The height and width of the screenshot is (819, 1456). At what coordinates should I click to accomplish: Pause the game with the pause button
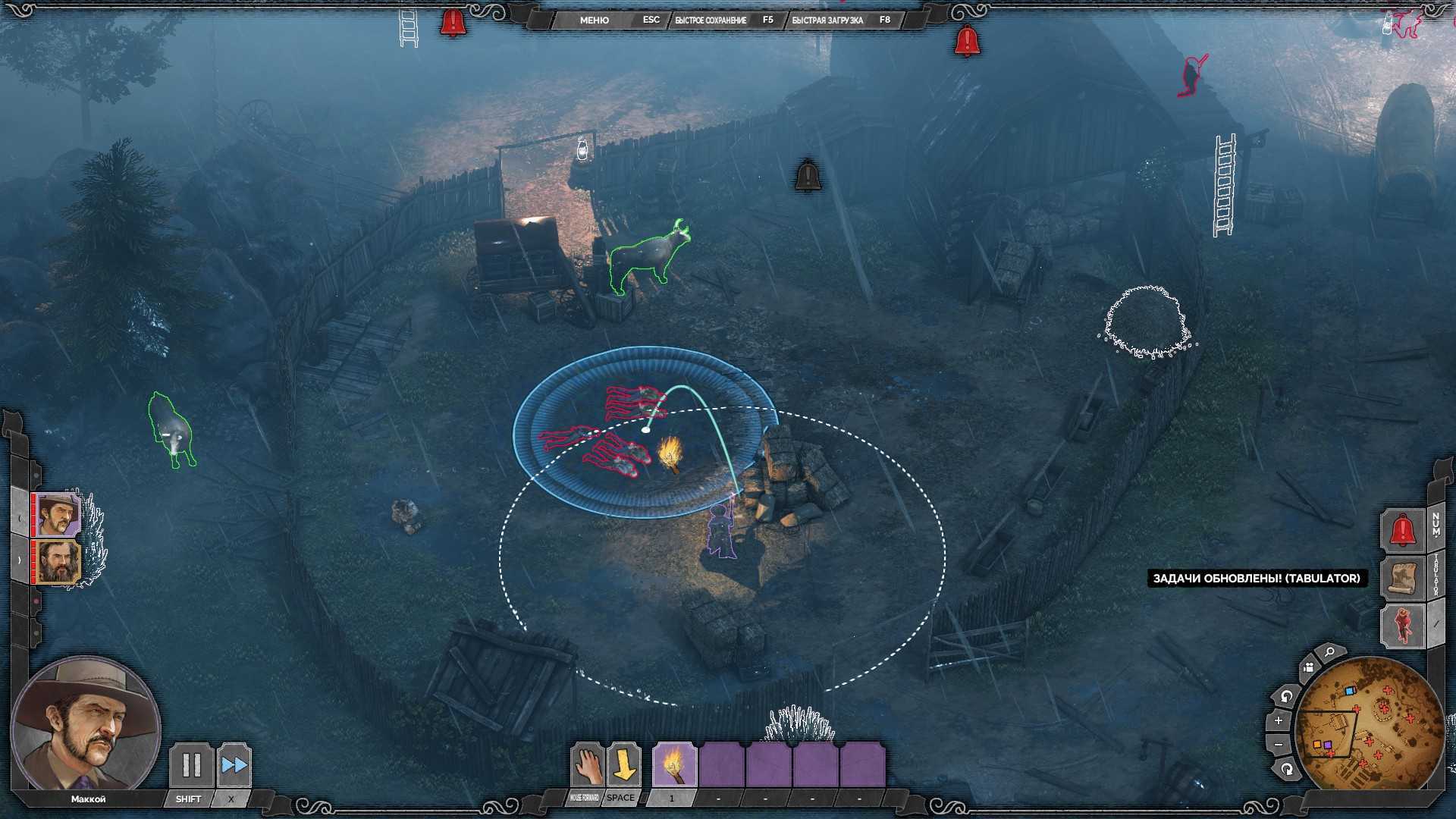click(191, 765)
